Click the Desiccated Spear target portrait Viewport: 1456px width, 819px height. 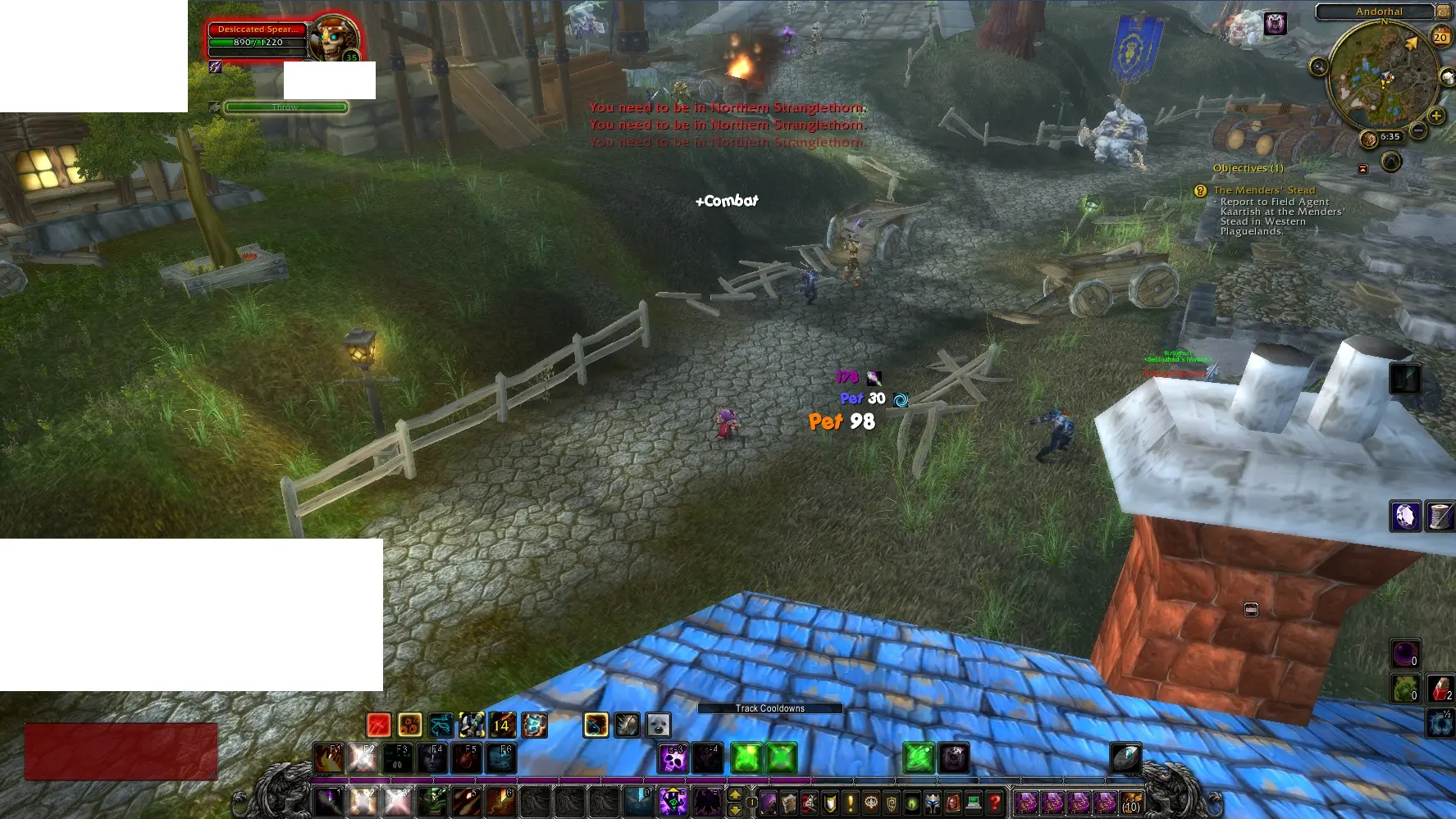333,39
